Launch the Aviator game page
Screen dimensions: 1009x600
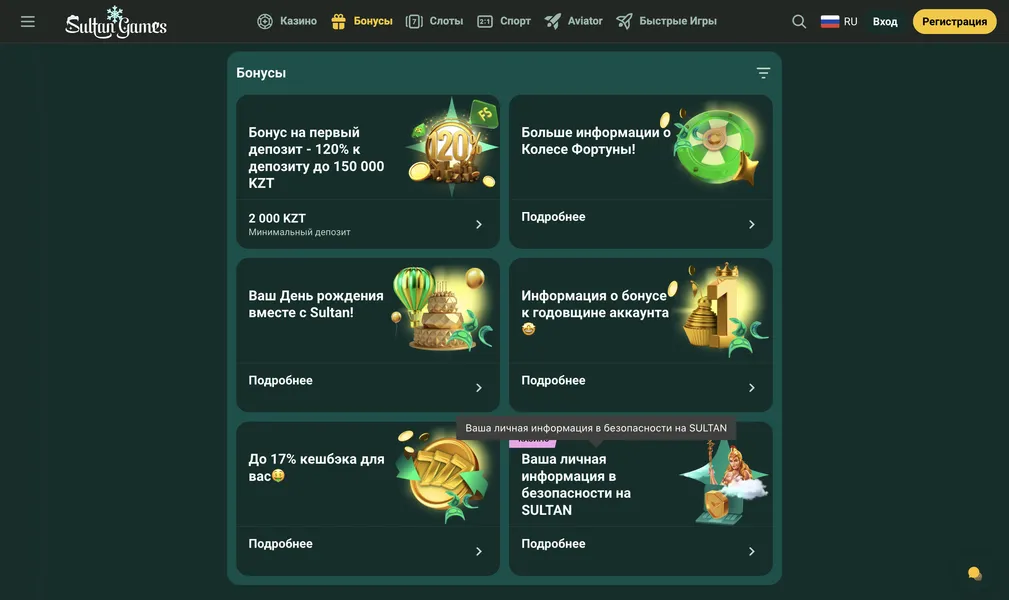point(574,21)
